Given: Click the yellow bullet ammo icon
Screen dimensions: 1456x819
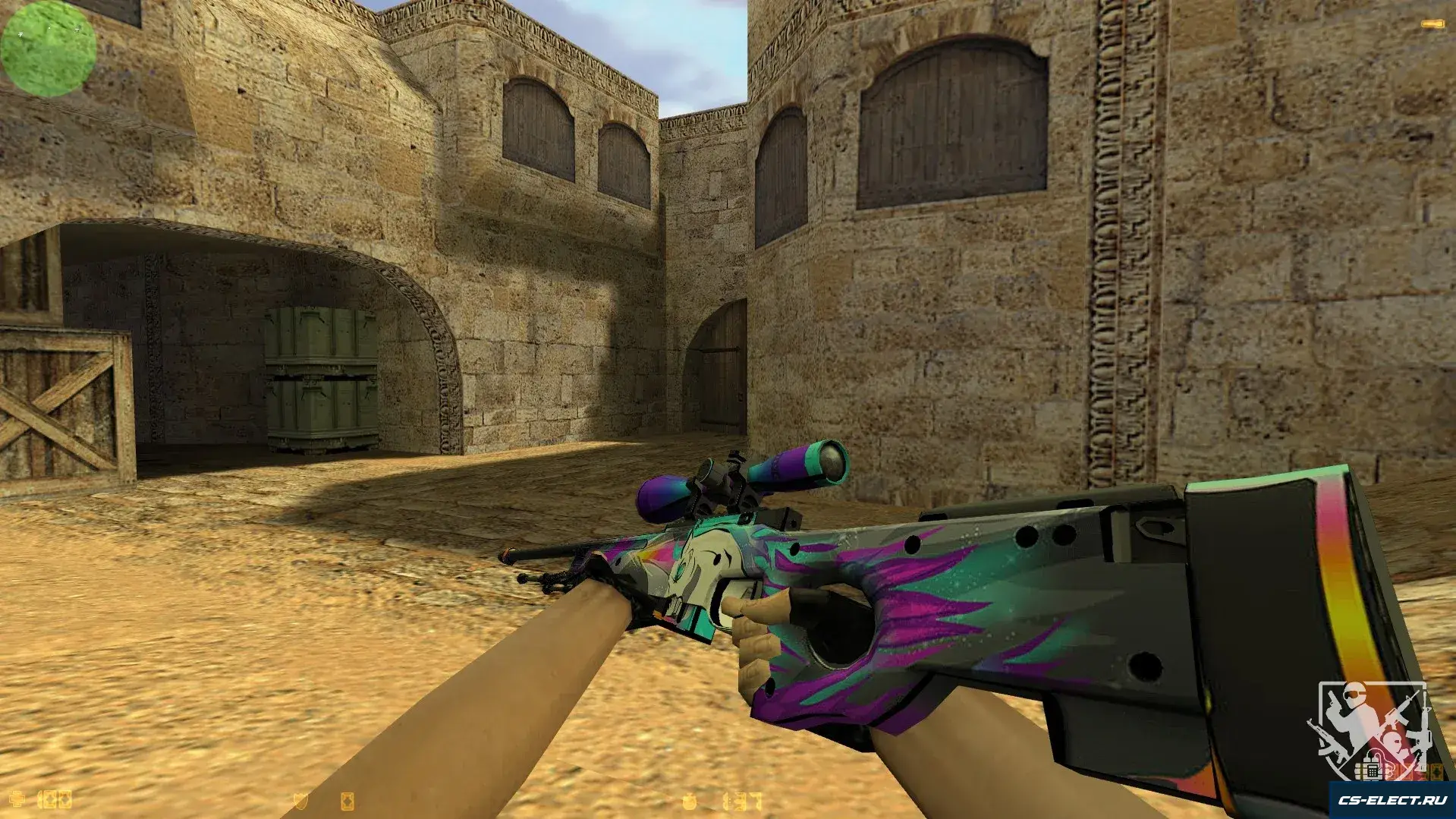Looking at the screenshot, I should pos(1432,25).
